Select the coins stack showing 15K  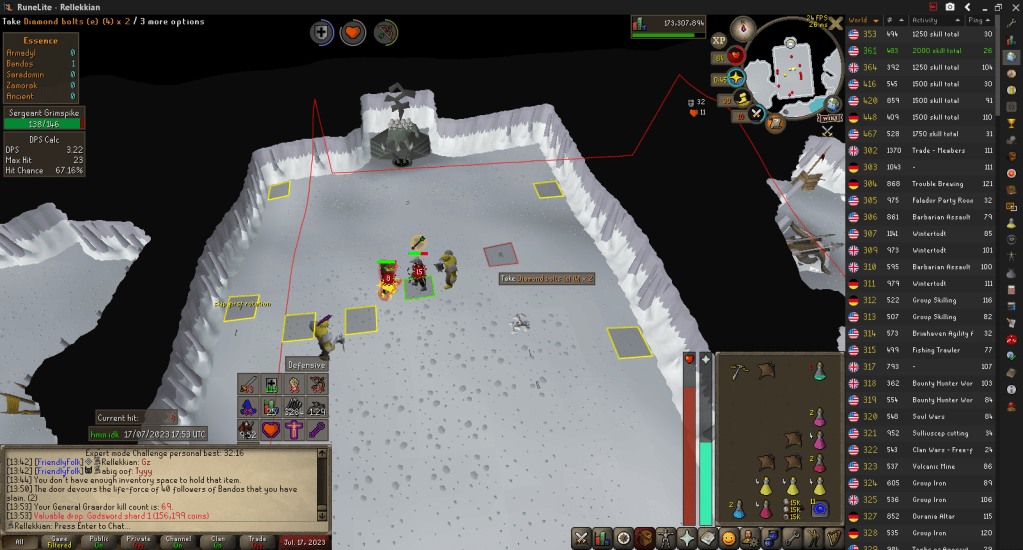point(793,510)
